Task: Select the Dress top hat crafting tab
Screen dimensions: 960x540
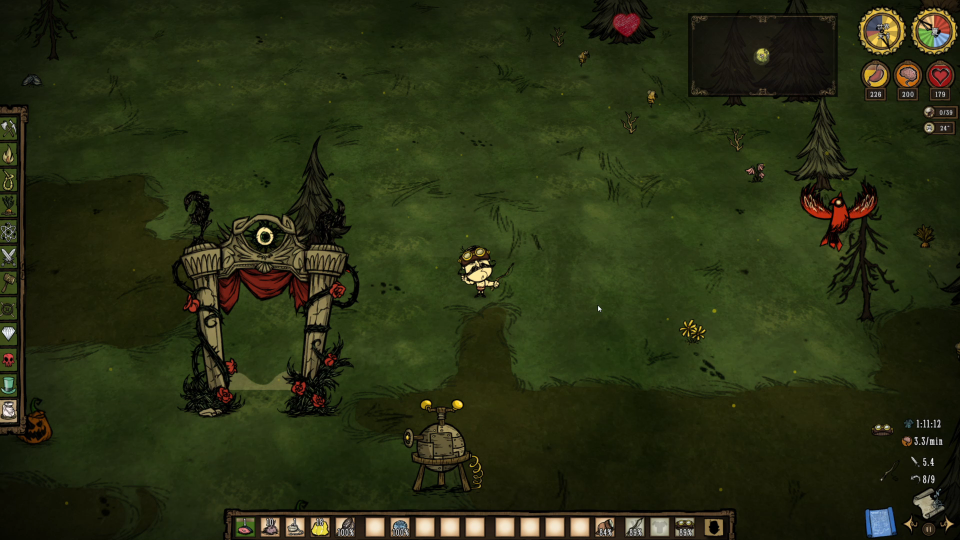Action: tap(9, 385)
